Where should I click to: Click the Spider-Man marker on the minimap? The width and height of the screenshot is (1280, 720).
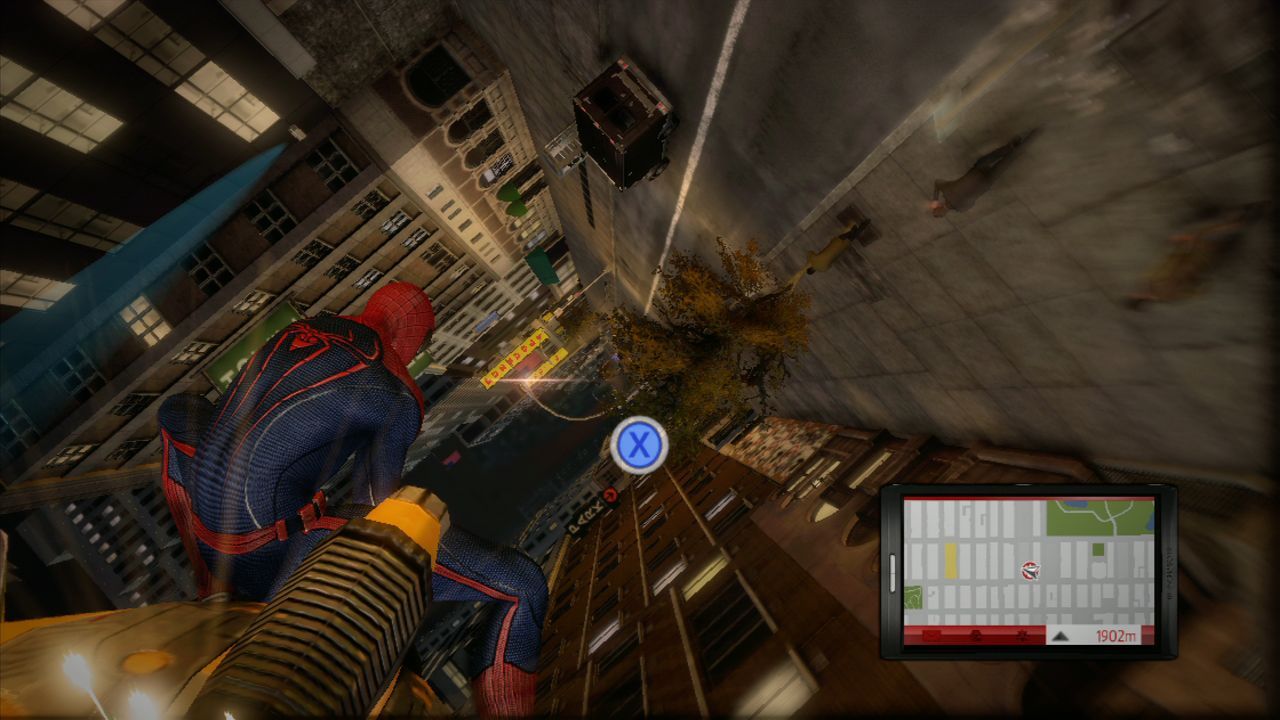1030,569
